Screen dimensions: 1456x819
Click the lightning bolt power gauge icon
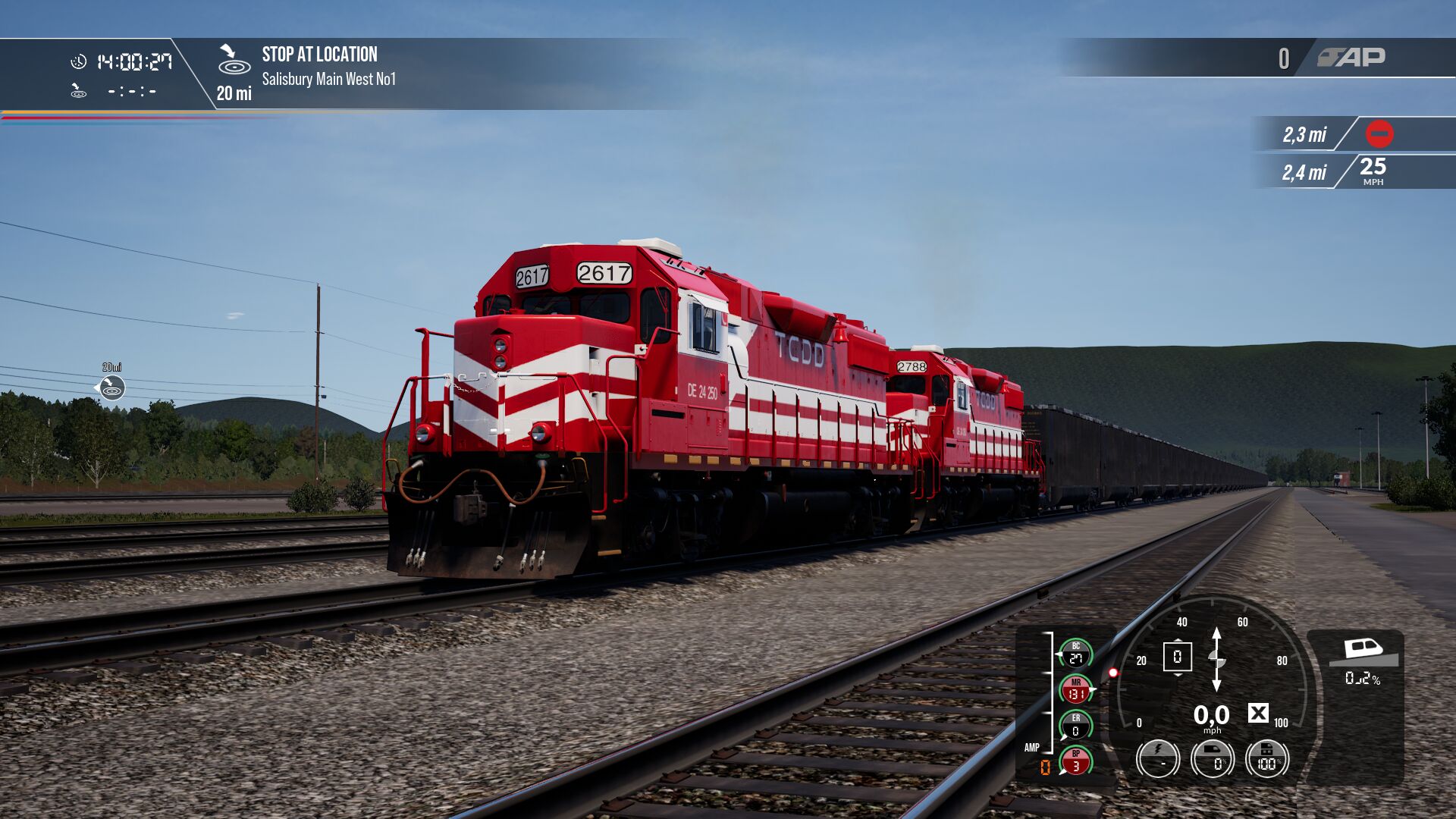1157,760
